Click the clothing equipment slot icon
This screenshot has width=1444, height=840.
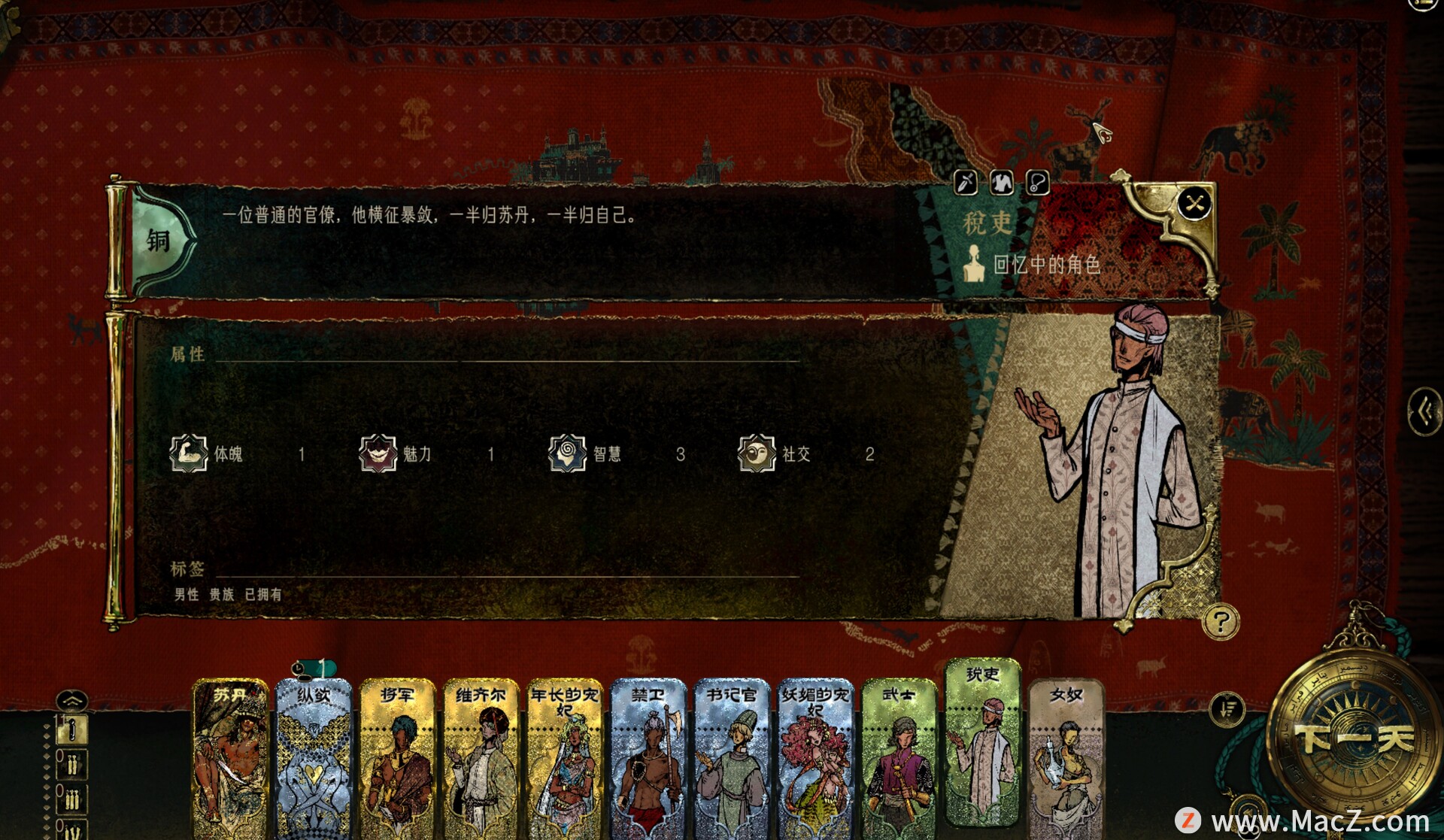pyautogui.click(x=1002, y=182)
